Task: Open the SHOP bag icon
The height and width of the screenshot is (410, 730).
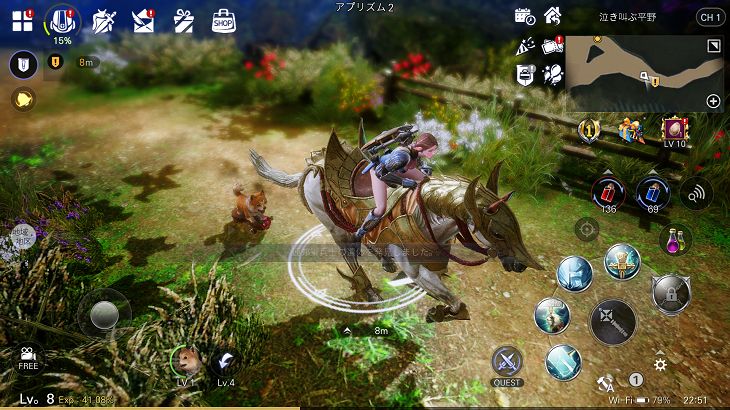Action: coord(224,21)
